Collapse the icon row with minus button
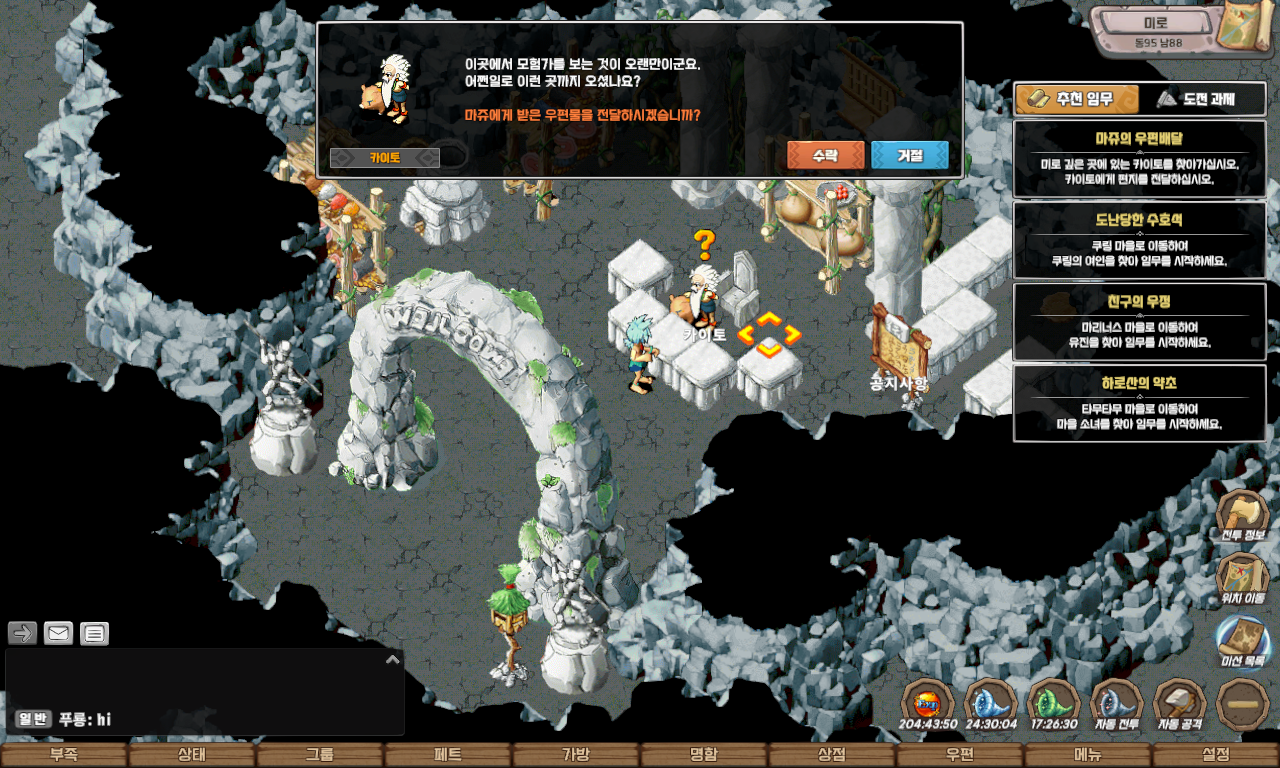Viewport: 1280px width, 768px height. tap(1243, 703)
